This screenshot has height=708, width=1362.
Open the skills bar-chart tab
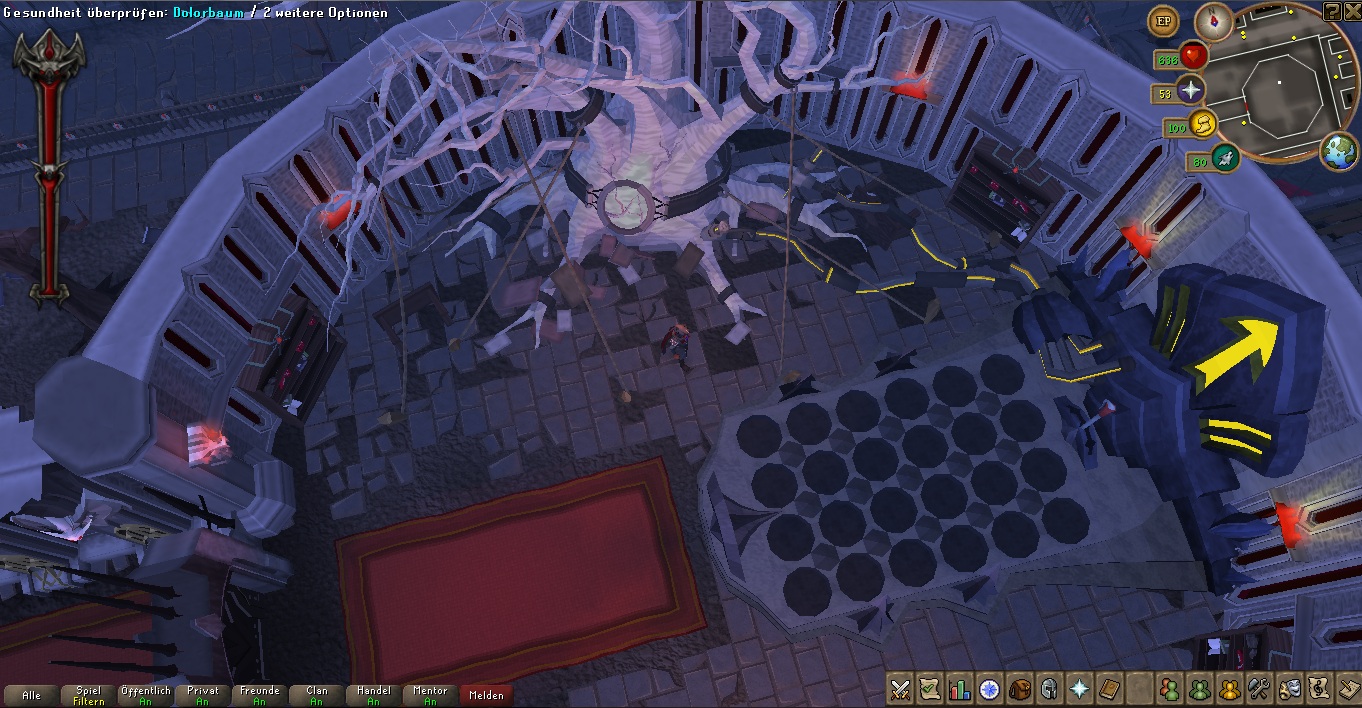point(960,689)
